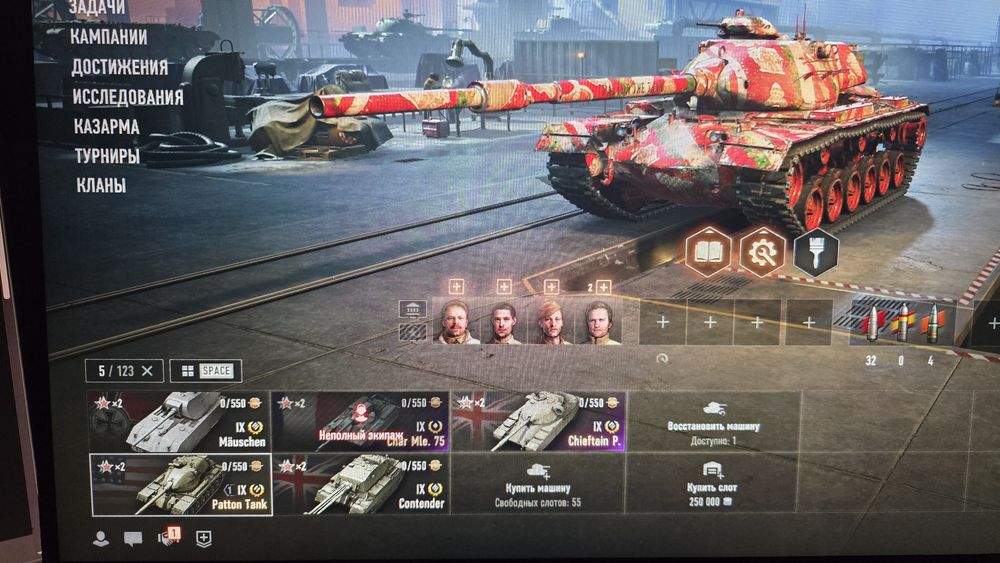This screenshot has height=563, width=1000.
Task: Click Восстановить машину (restore vehicle)
Action: [713, 421]
